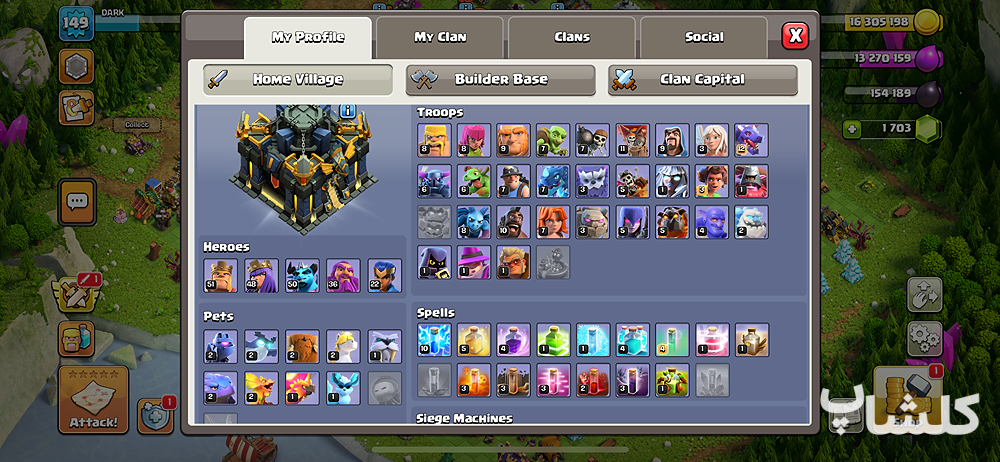Tap the Attack! button

click(93, 402)
